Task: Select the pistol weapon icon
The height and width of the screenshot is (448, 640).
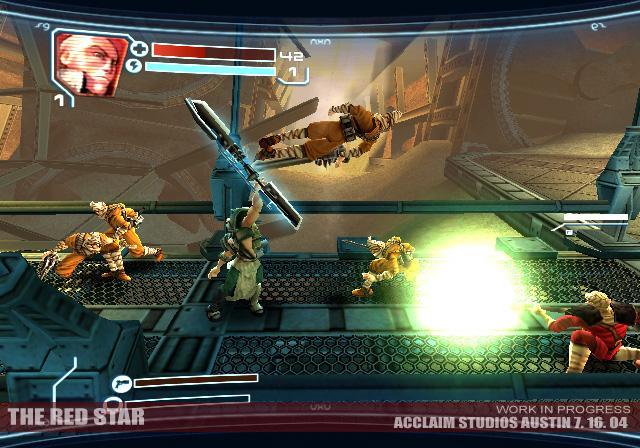Action: 122,381
